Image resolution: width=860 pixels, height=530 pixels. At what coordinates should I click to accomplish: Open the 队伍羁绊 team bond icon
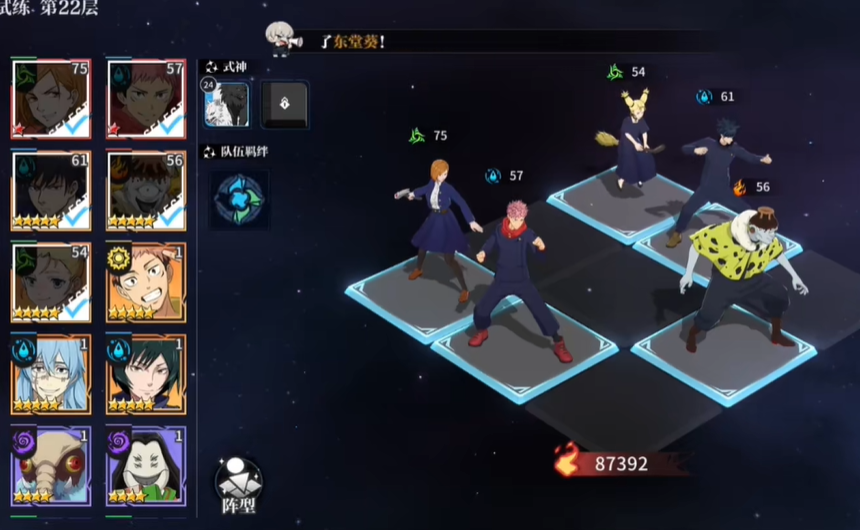(239, 198)
